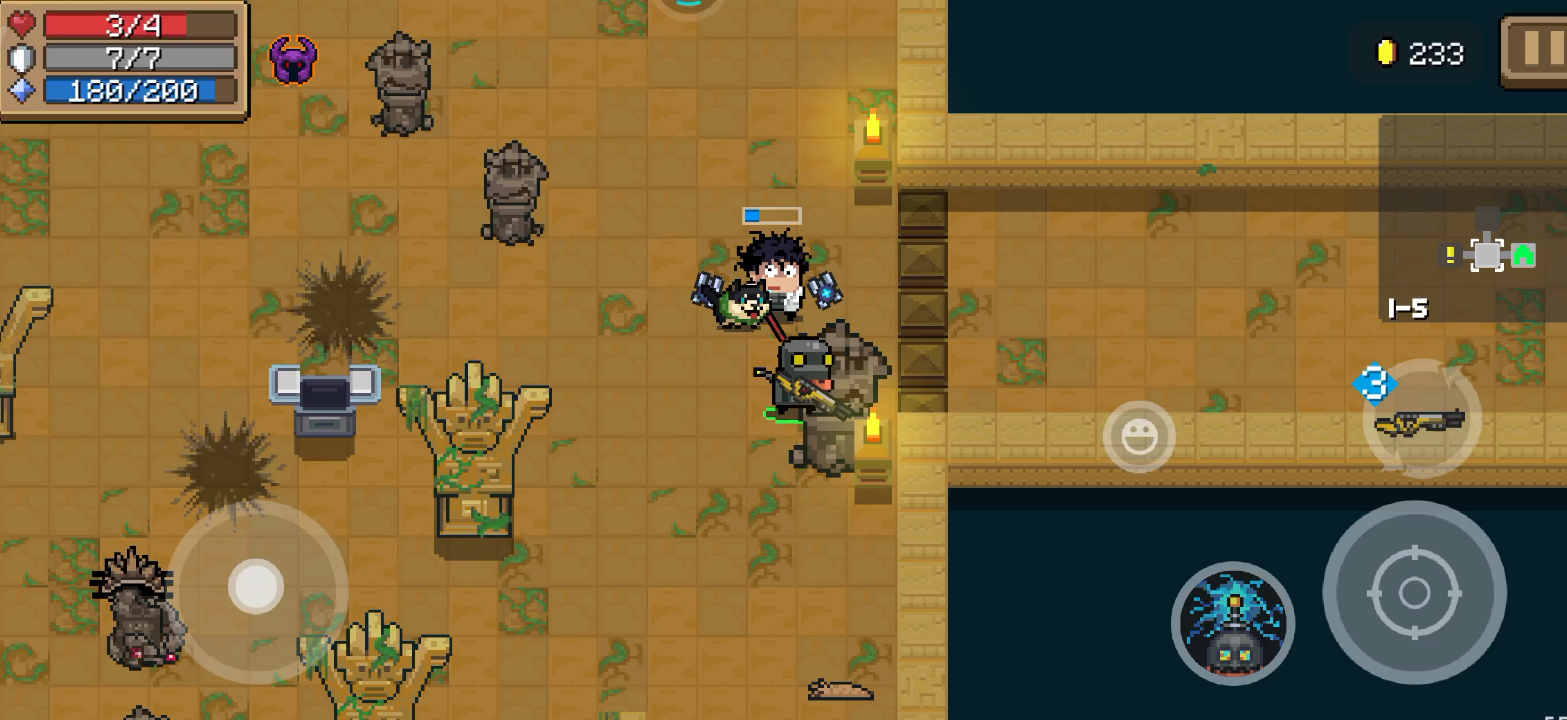Viewport: 1567px width, 720px height.
Task: Tap the crosshair attack button
Action: pos(1414,592)
